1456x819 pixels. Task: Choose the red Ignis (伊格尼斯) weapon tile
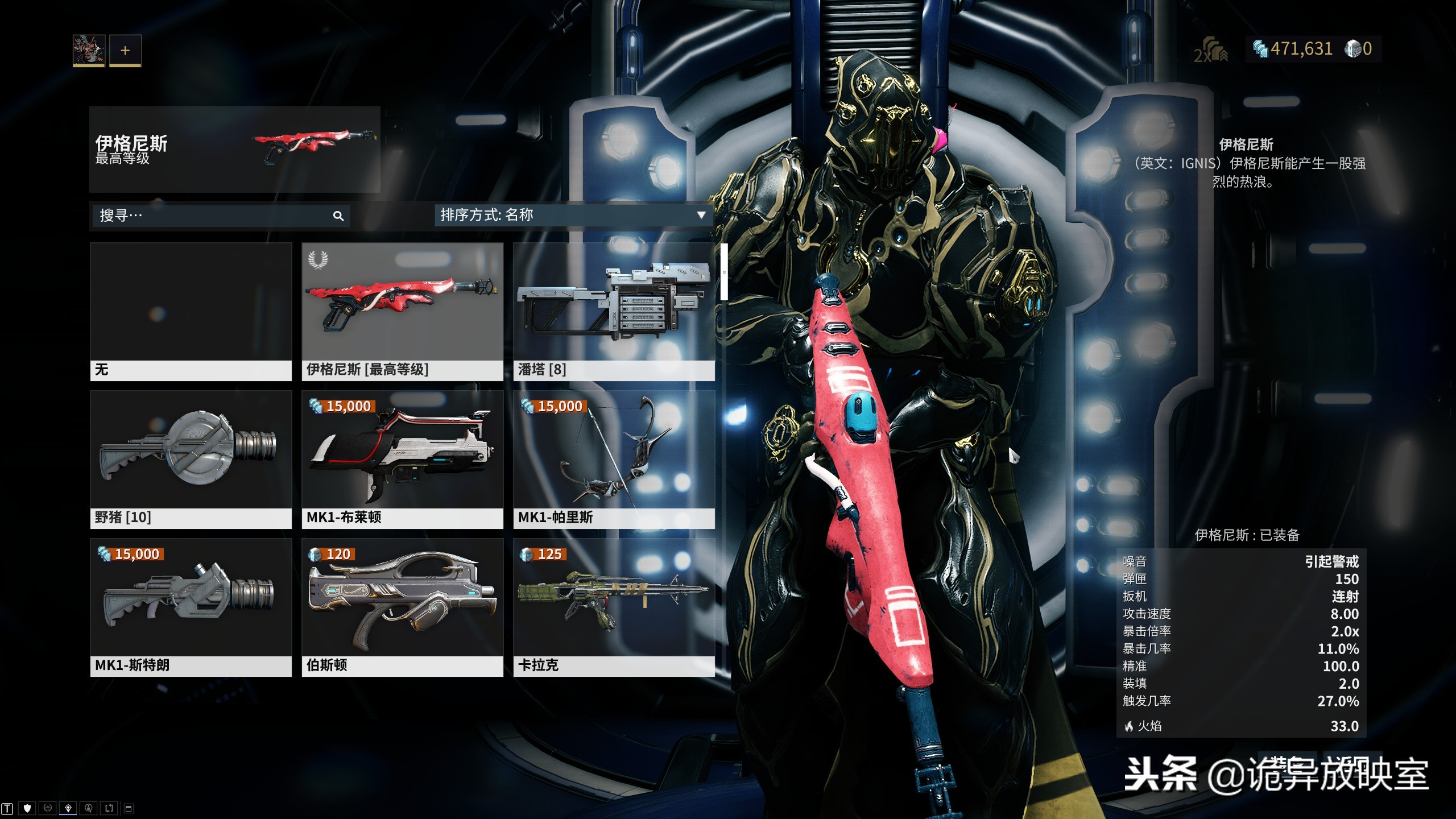pos(402,312)
